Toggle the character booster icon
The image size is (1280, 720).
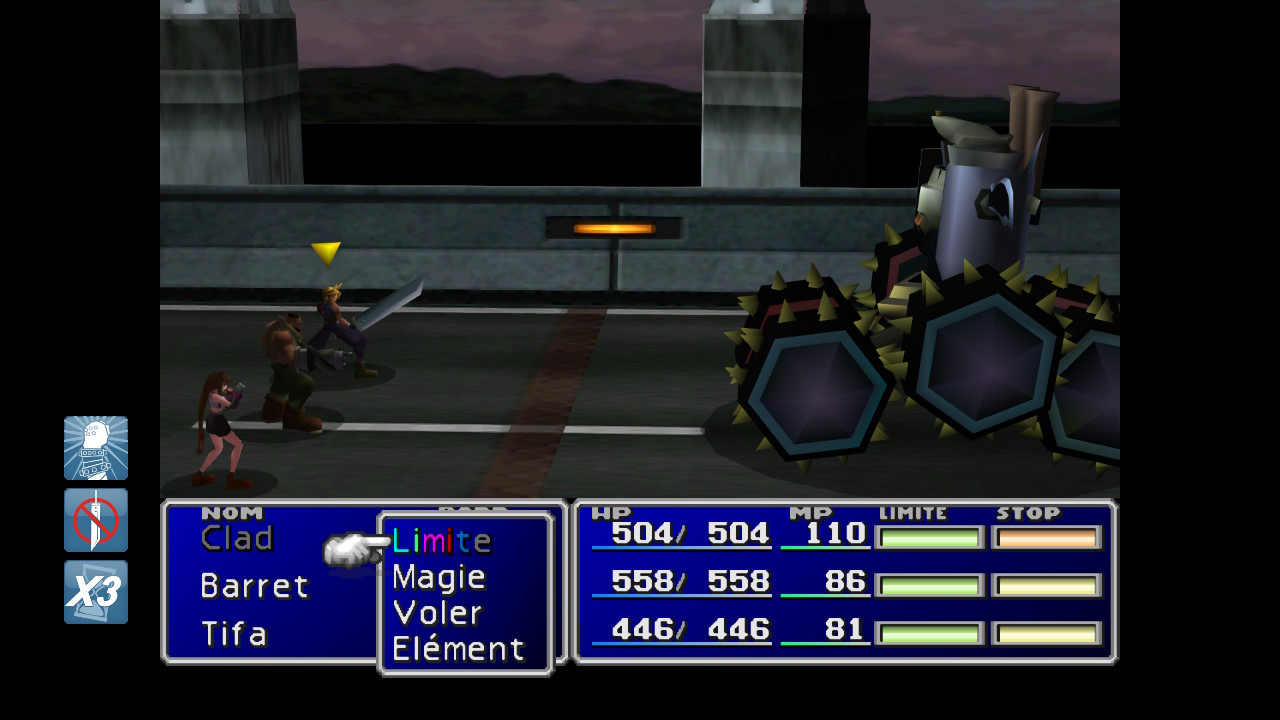point(96,448)
